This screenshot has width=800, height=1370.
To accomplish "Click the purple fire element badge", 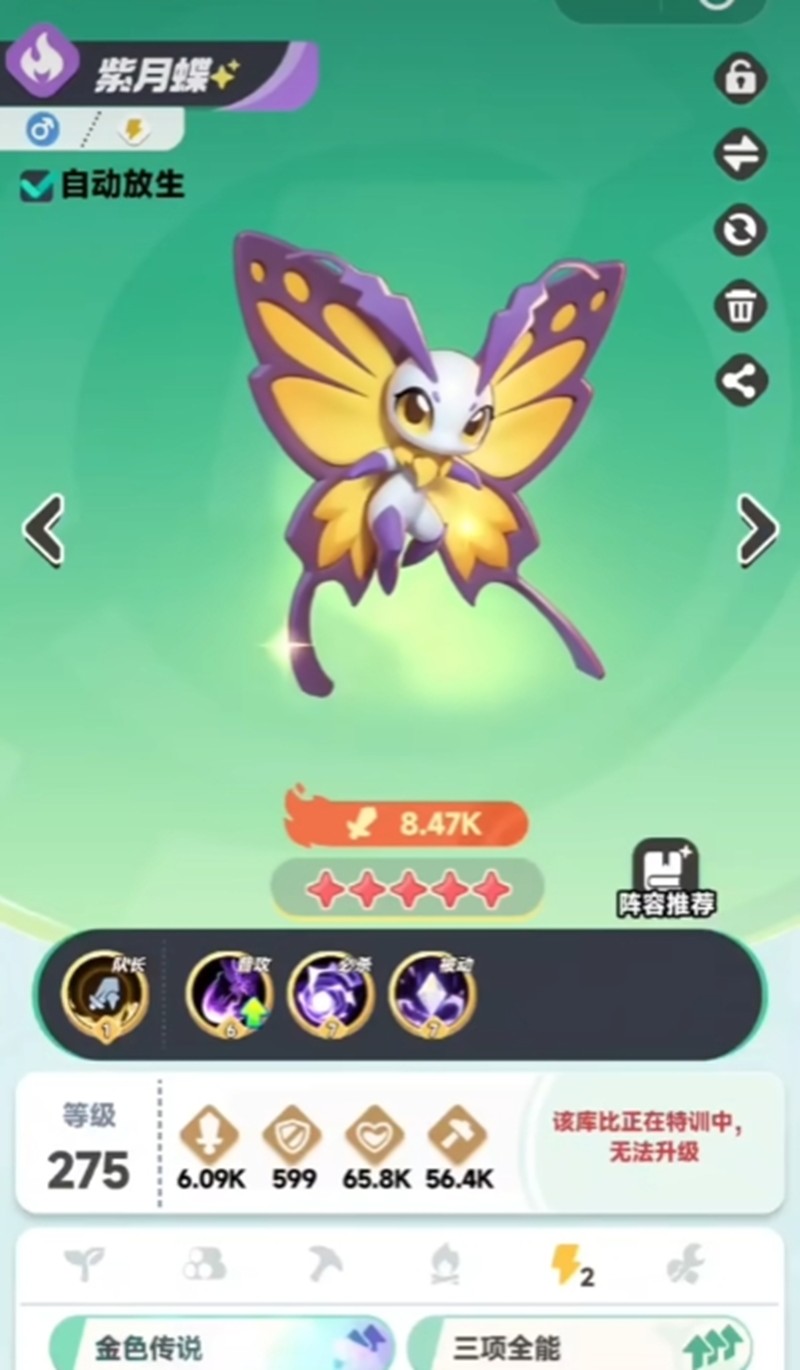I will click(43, 62).
